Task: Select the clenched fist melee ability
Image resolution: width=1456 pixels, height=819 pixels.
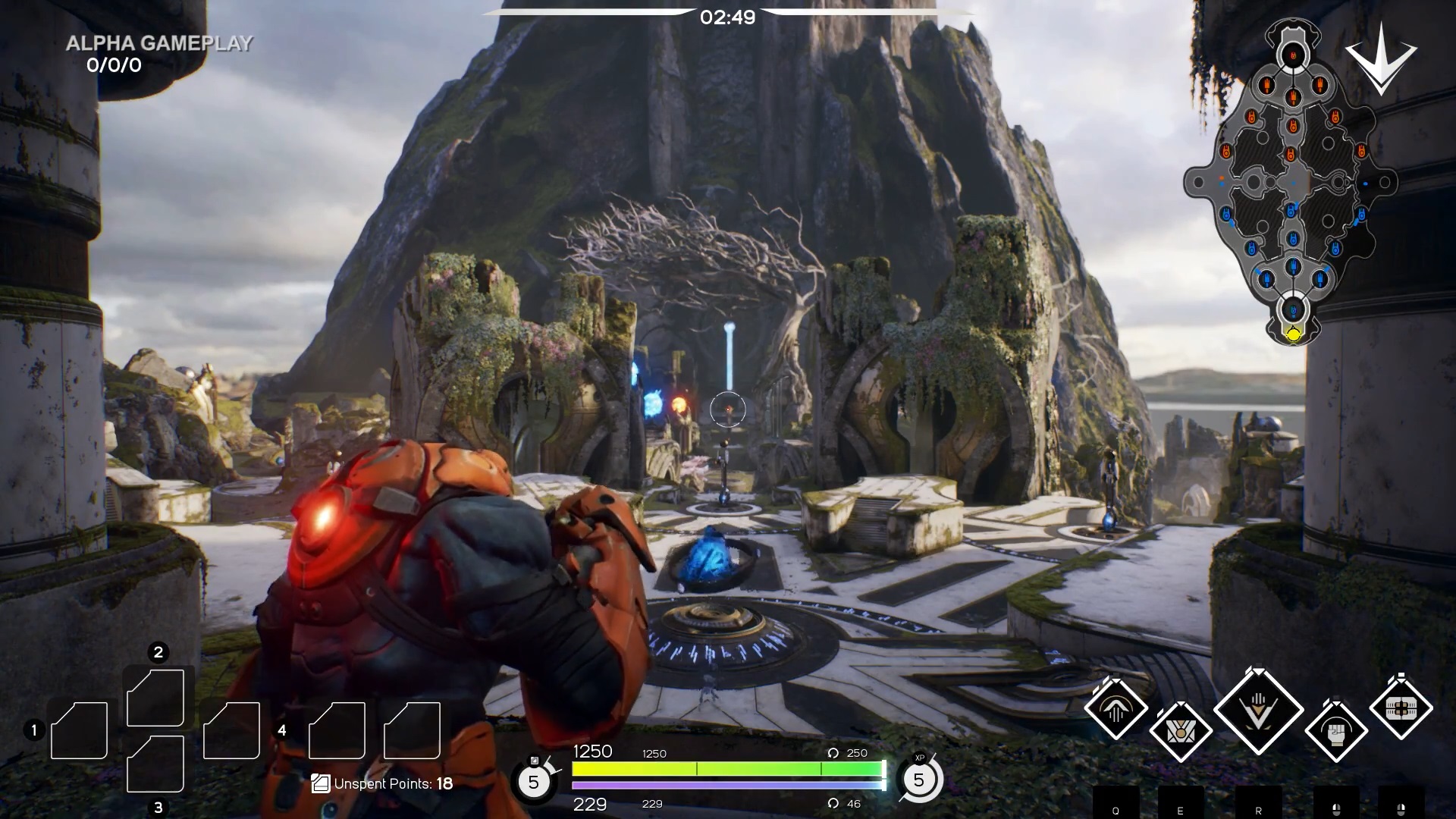Action: point(1336,732)
